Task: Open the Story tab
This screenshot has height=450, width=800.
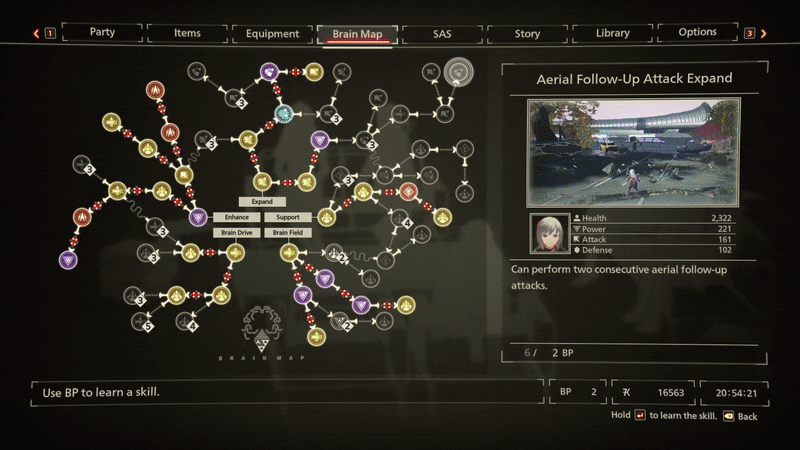Action: 527,33
